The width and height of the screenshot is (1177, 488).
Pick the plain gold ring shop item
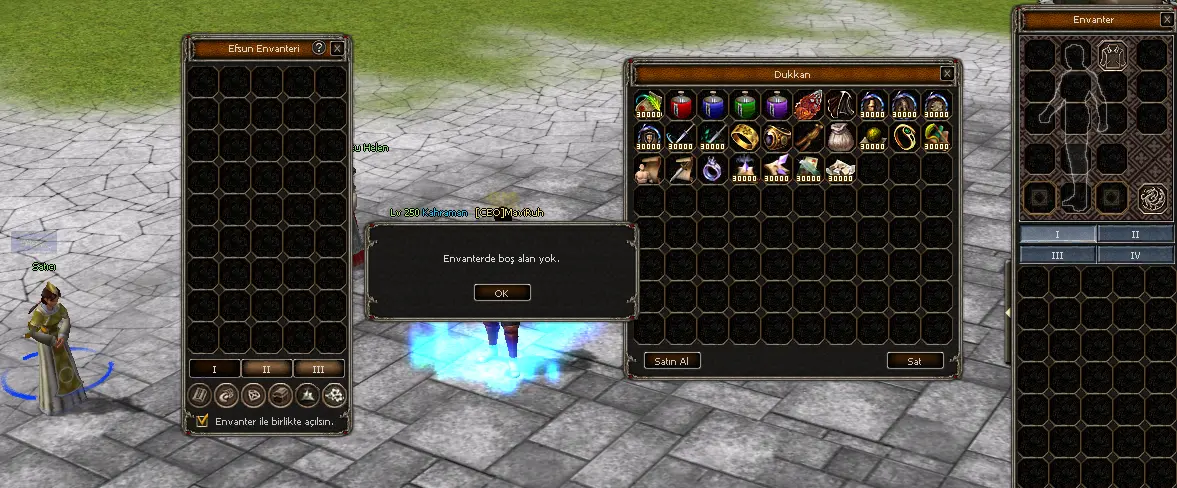click(745, 137)
